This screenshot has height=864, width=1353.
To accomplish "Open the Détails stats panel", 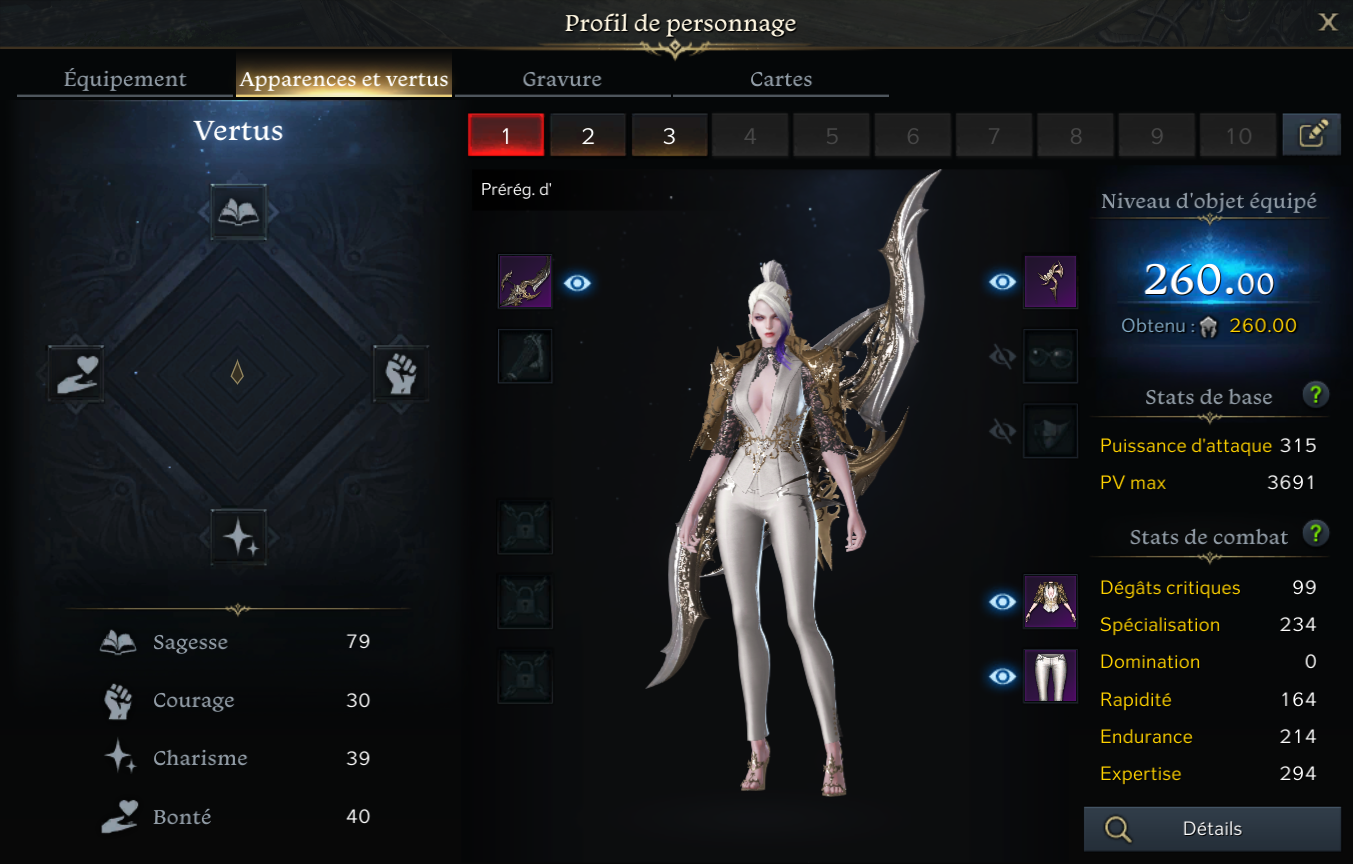I will point(1212,829).
